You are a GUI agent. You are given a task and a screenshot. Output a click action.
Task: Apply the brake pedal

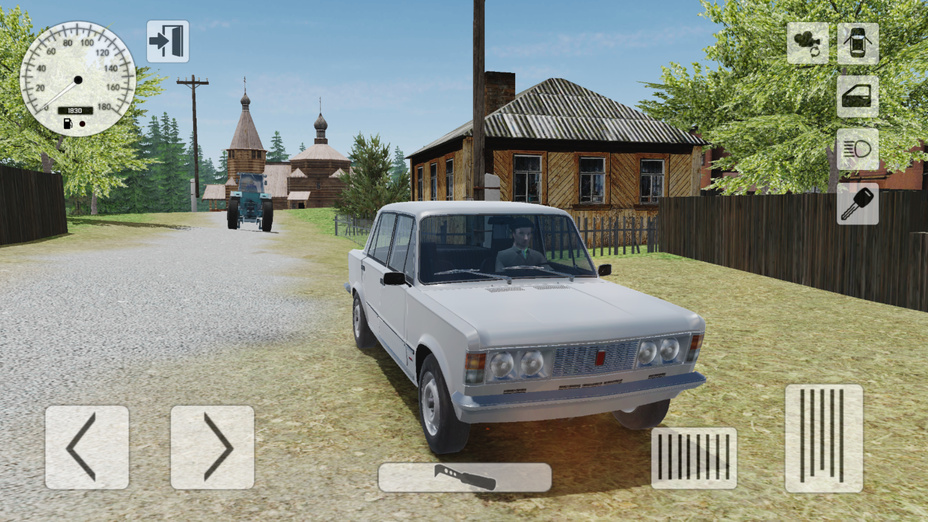pos(694,458)
